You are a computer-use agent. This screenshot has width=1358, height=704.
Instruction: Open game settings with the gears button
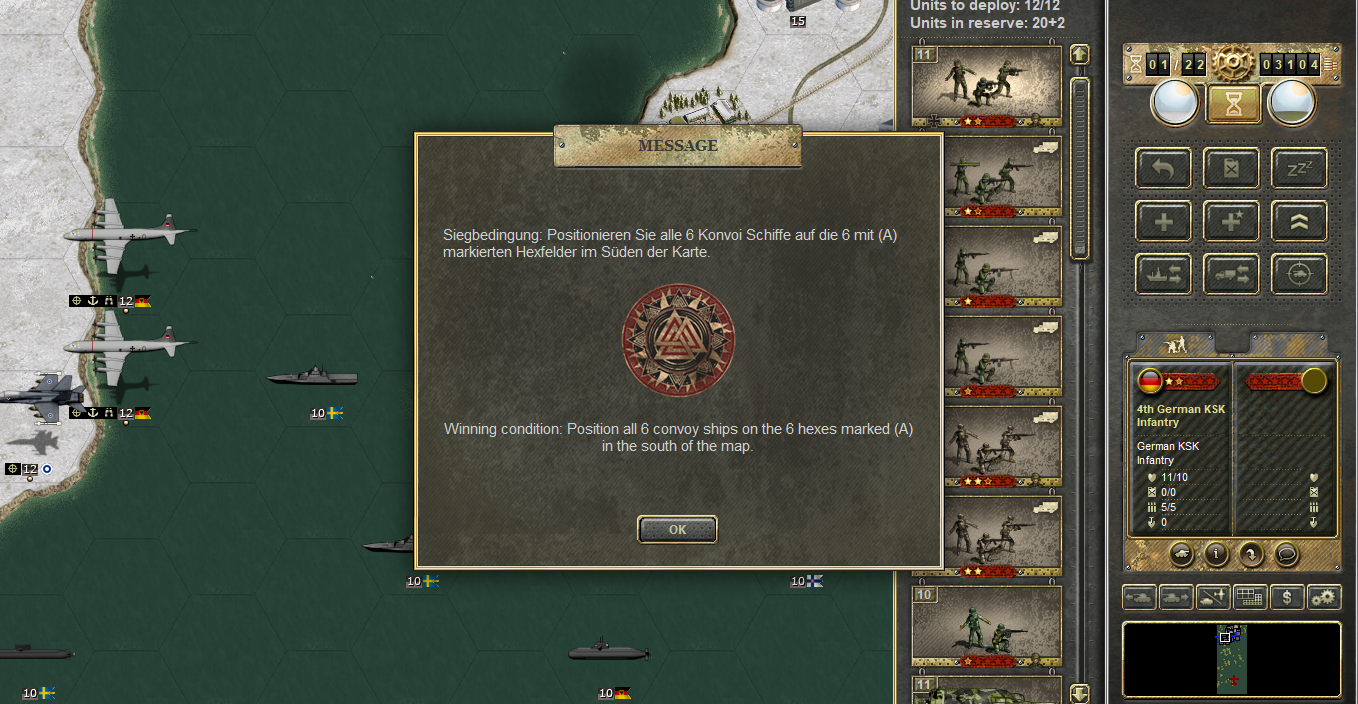click(x=1324, y=597)
